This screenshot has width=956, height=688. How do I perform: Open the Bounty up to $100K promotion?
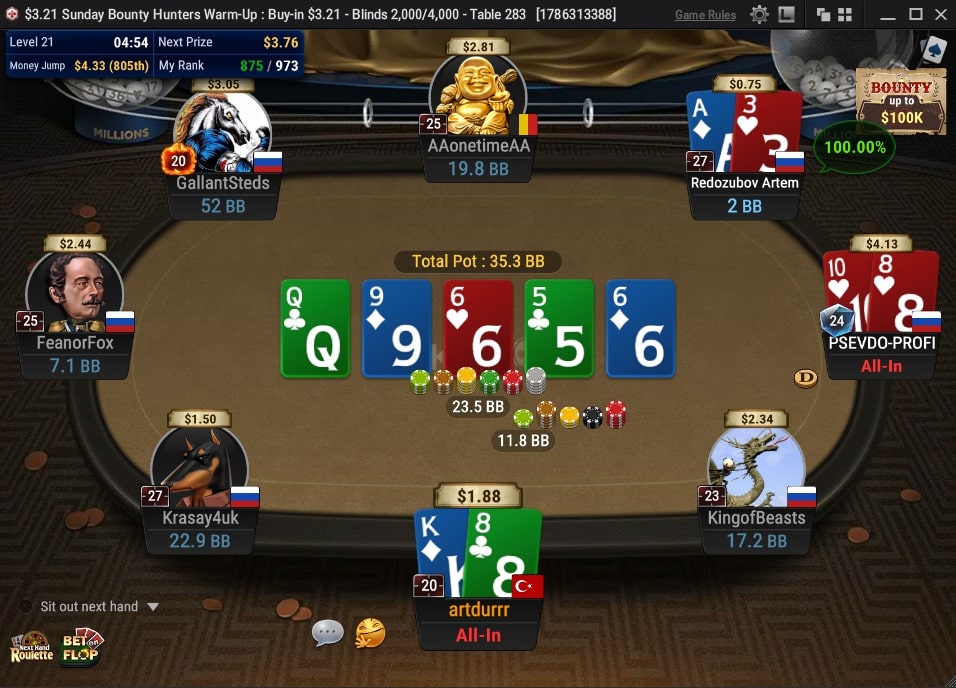901,102
